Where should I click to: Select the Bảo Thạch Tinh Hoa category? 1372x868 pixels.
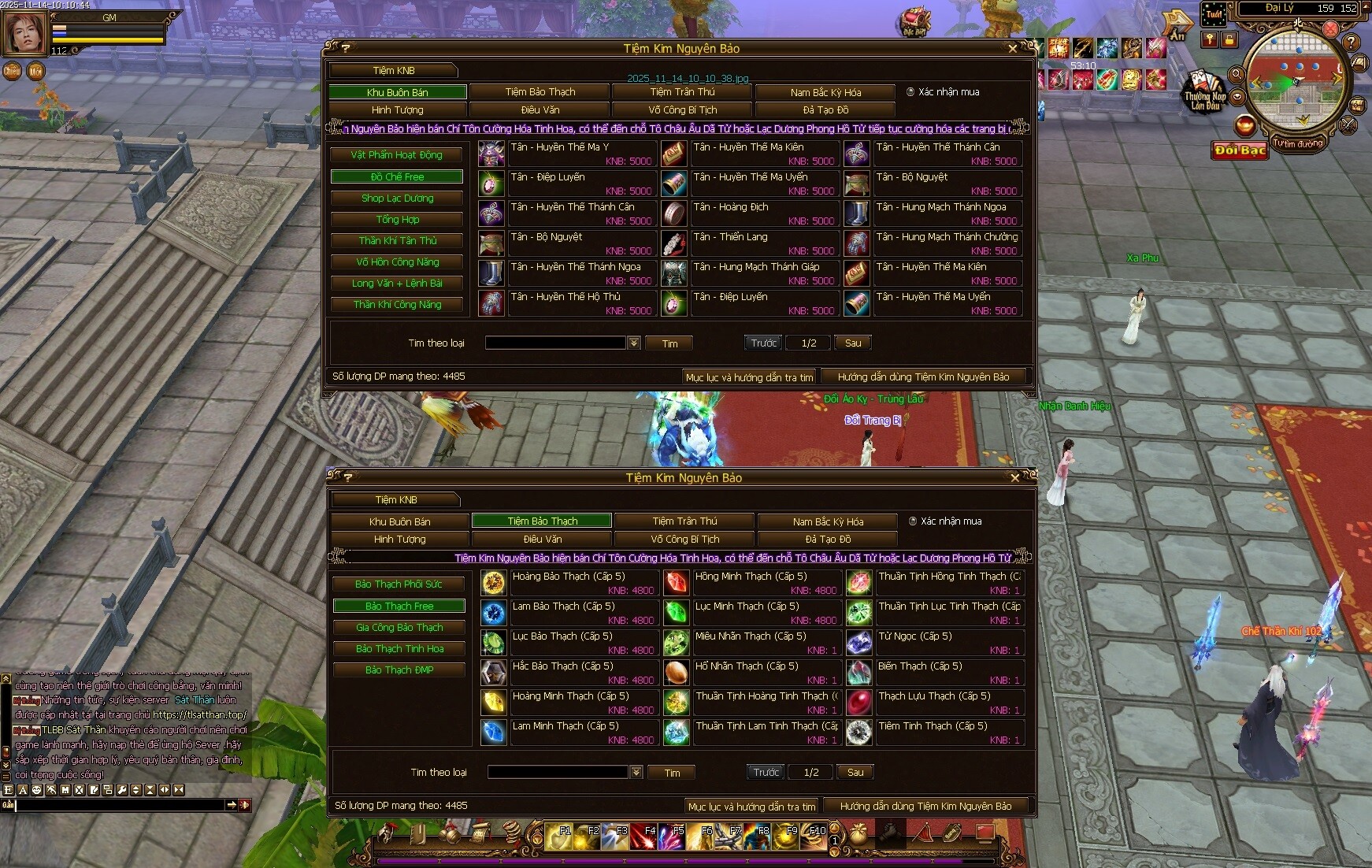(399, 649)
